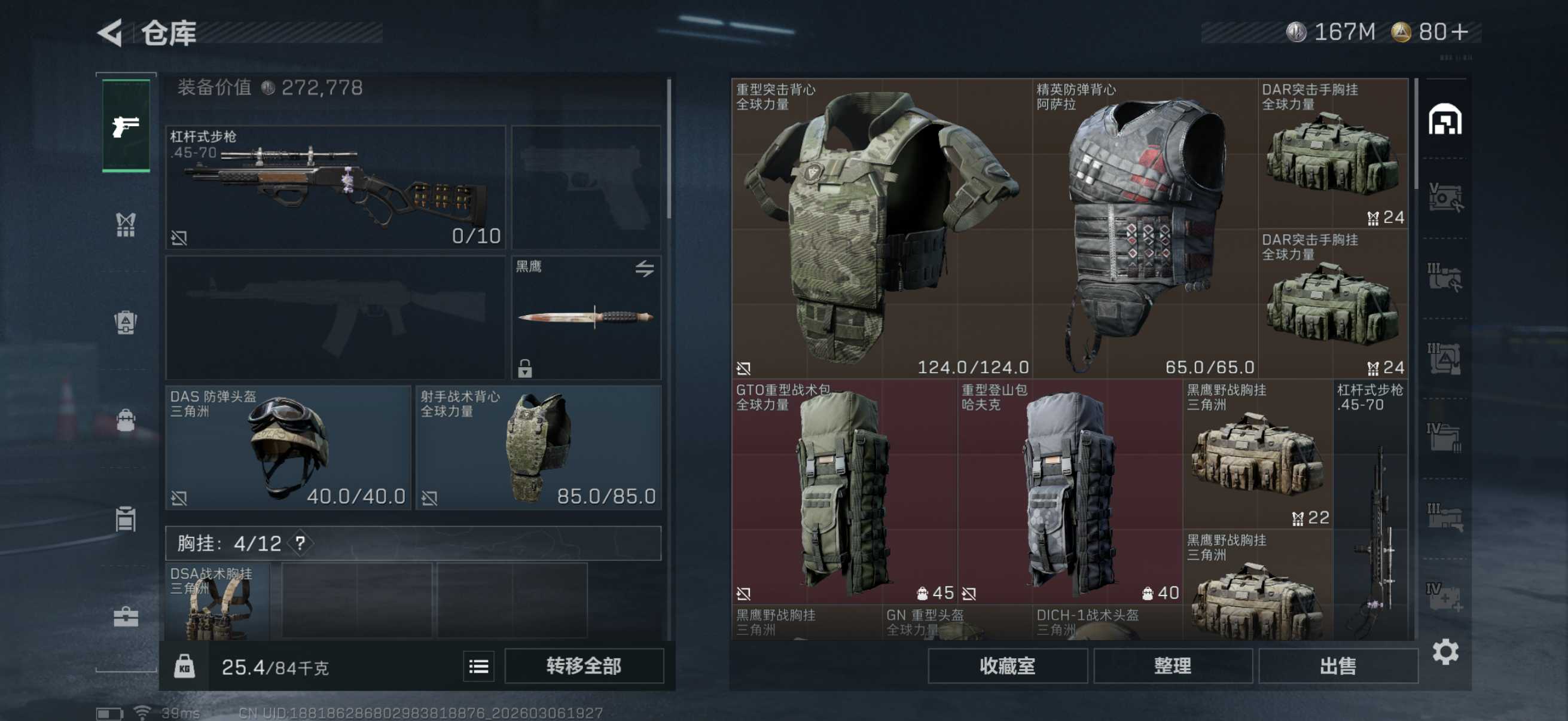Click the 转移全部 button
This screenshot has height=721, width=1568.
click(583, 666)
